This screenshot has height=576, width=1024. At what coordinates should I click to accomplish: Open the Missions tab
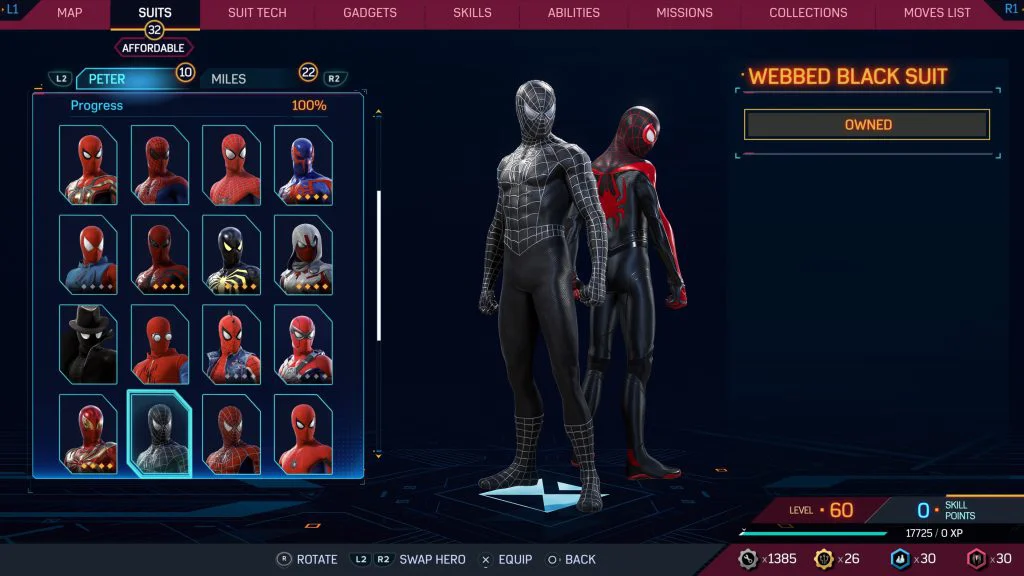[x=684, y=13]
